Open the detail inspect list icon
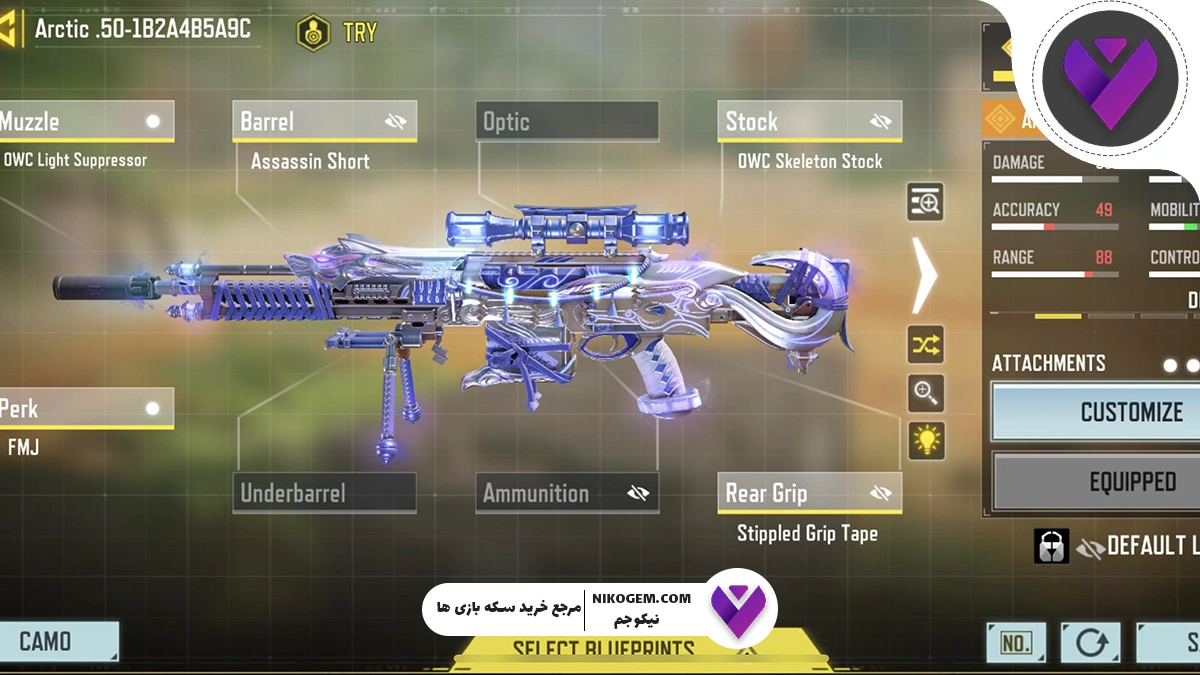 tap(926, 202)
